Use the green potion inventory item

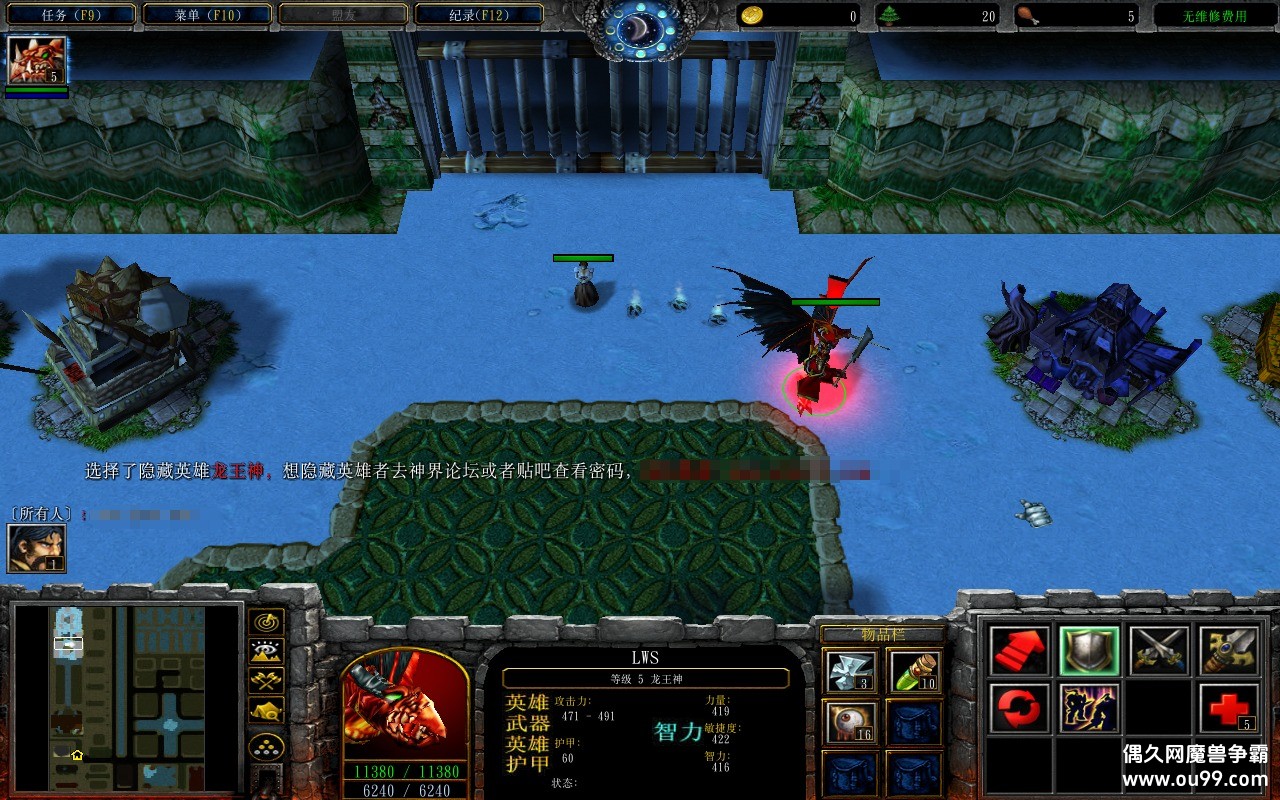coord(914,671)
